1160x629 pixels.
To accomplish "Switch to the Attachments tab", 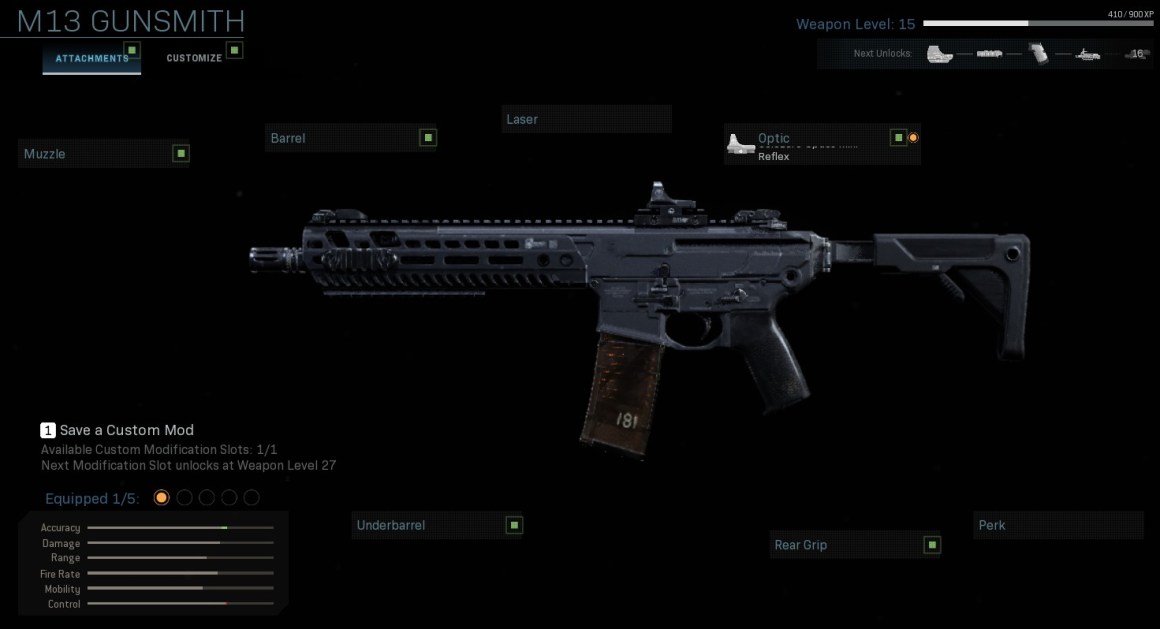I will [91, 58].
